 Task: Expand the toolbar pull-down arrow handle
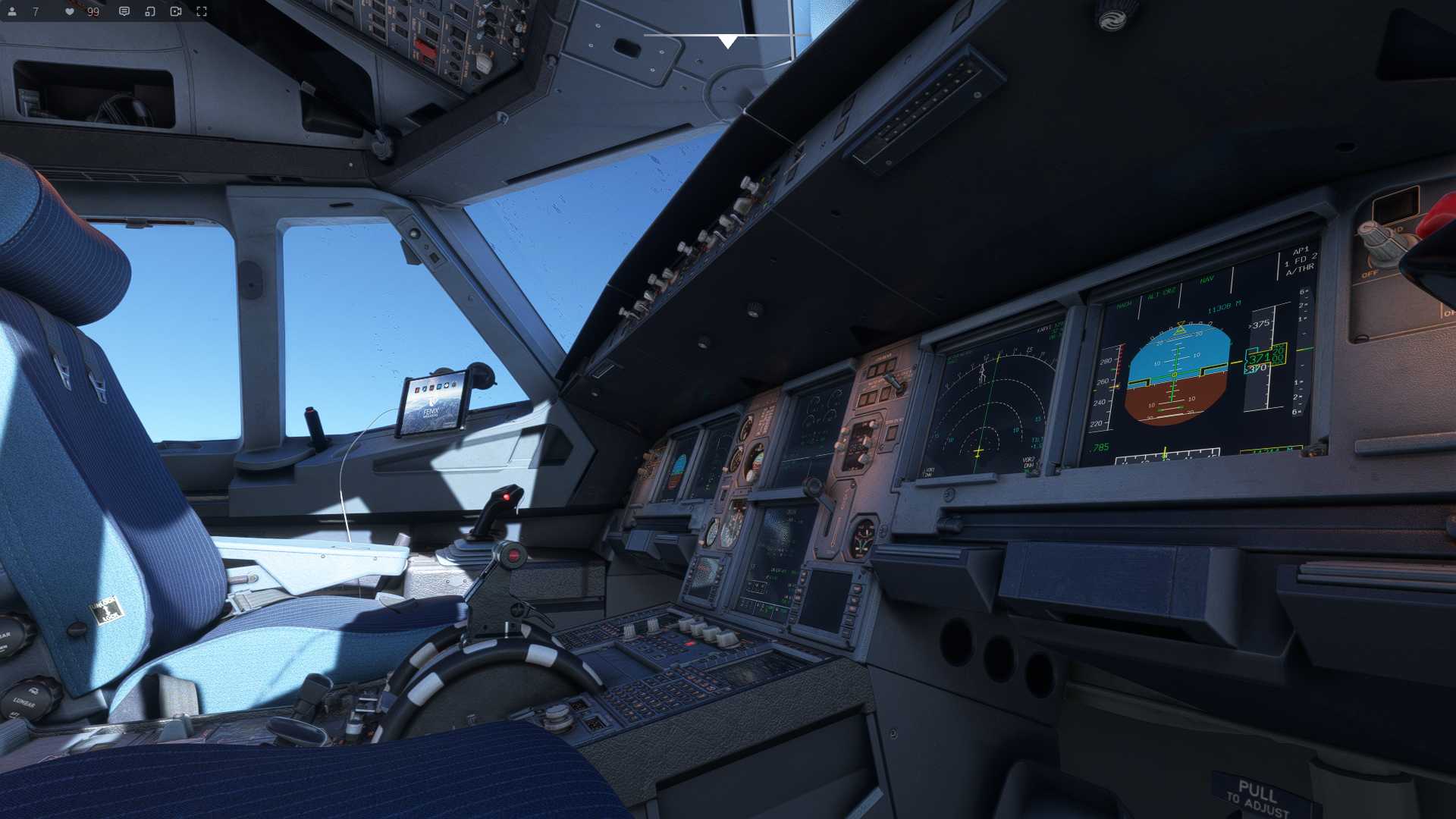727,41
